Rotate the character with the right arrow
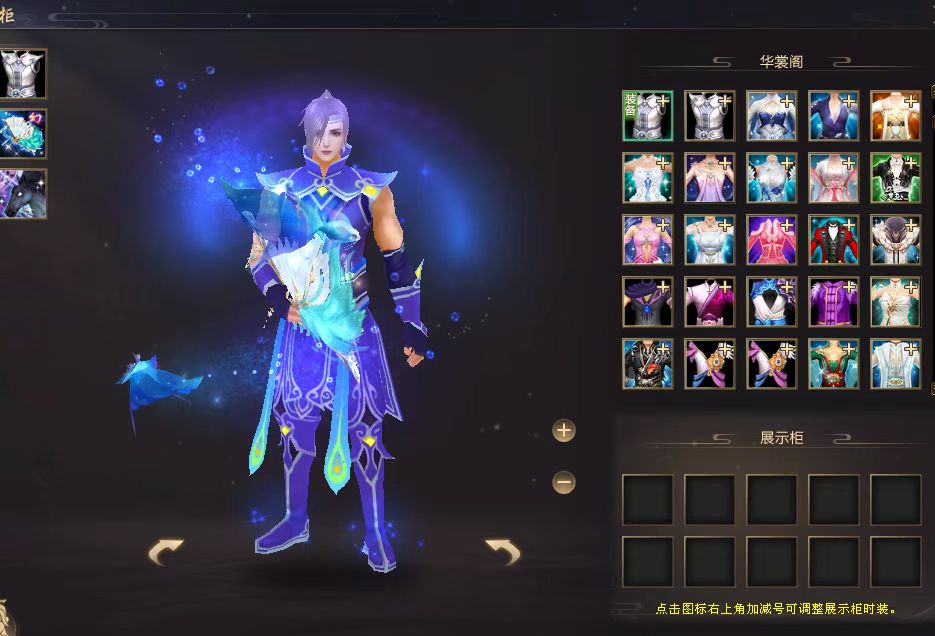Viewport: 935px width, 636px height. (x=502, y=551)
